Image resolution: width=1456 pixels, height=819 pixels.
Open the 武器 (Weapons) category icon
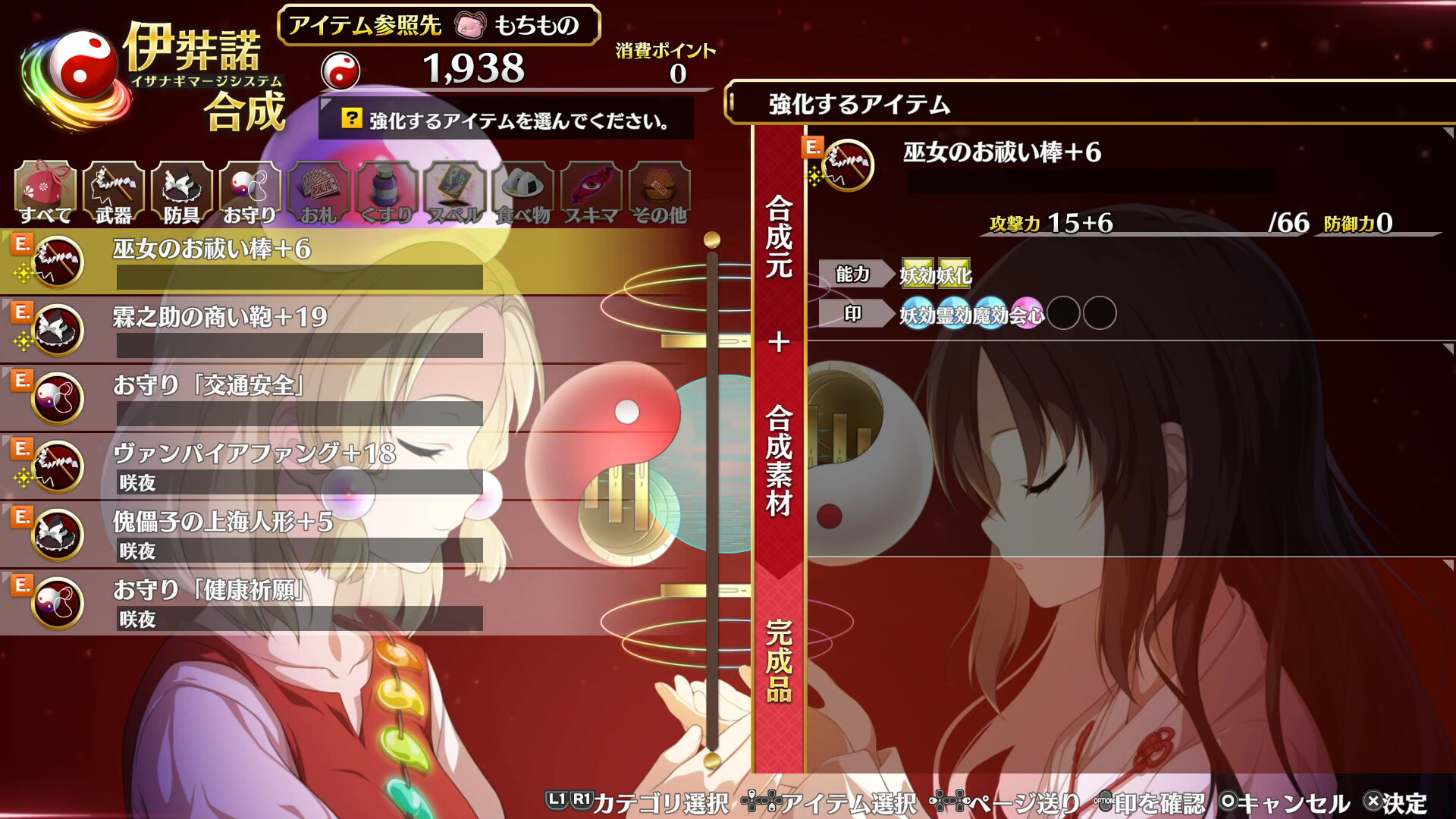(111, 188)
